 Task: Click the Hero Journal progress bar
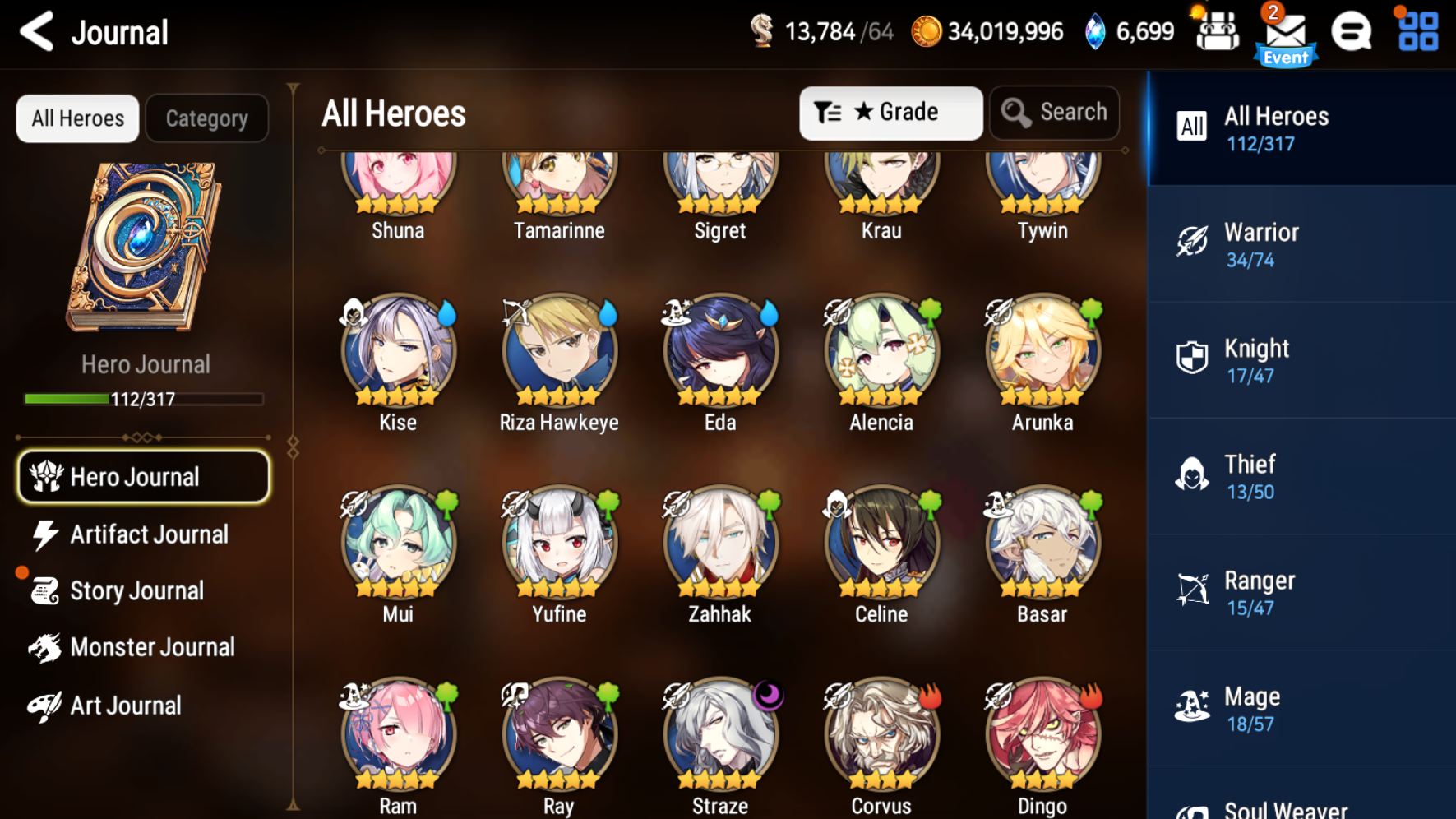tap(141, 399)
